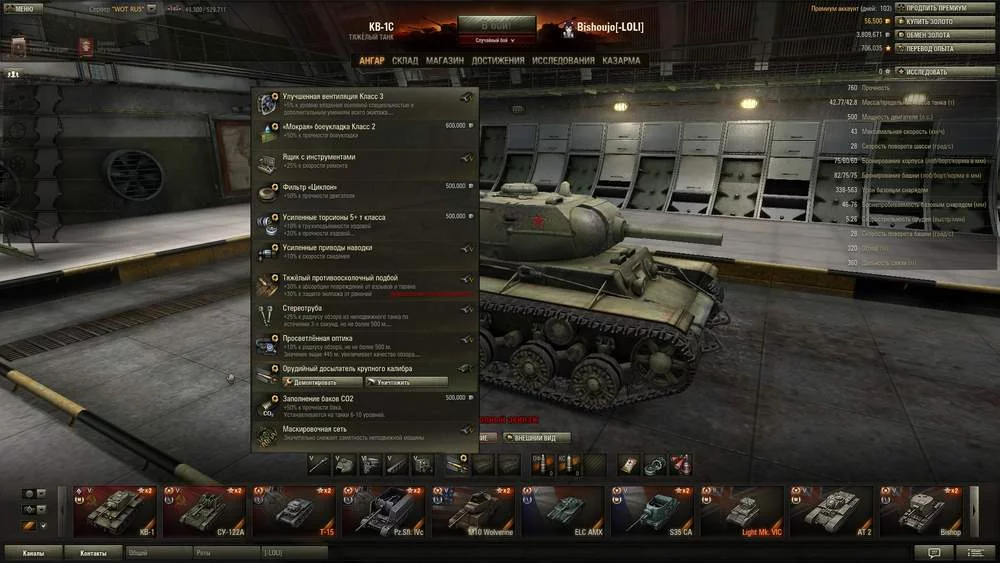
Task: Open the Каналы chat channels button
Action: pyautogui.click(x=33, y=552)
